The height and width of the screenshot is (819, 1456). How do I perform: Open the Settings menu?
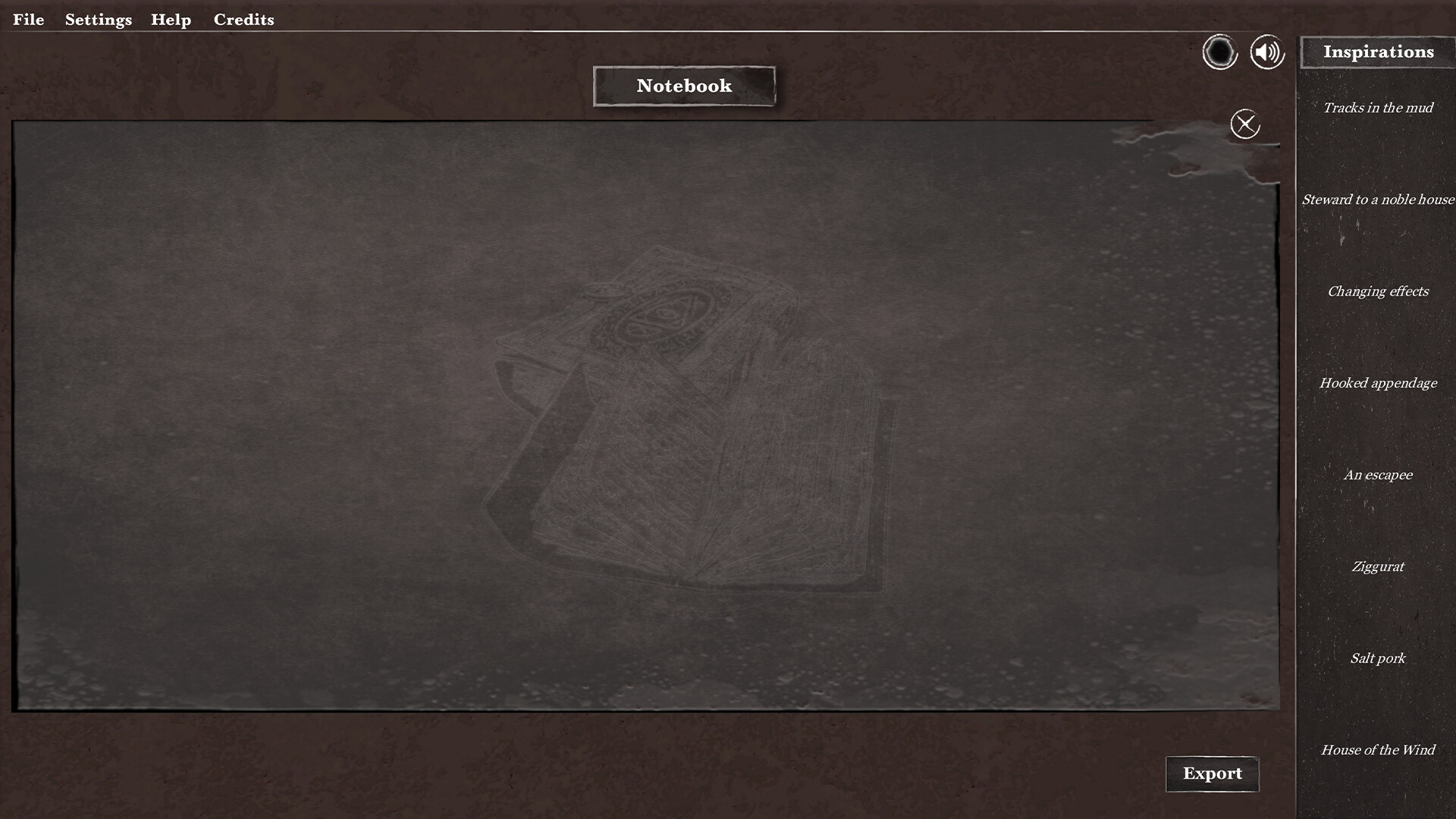coord(98,19)
